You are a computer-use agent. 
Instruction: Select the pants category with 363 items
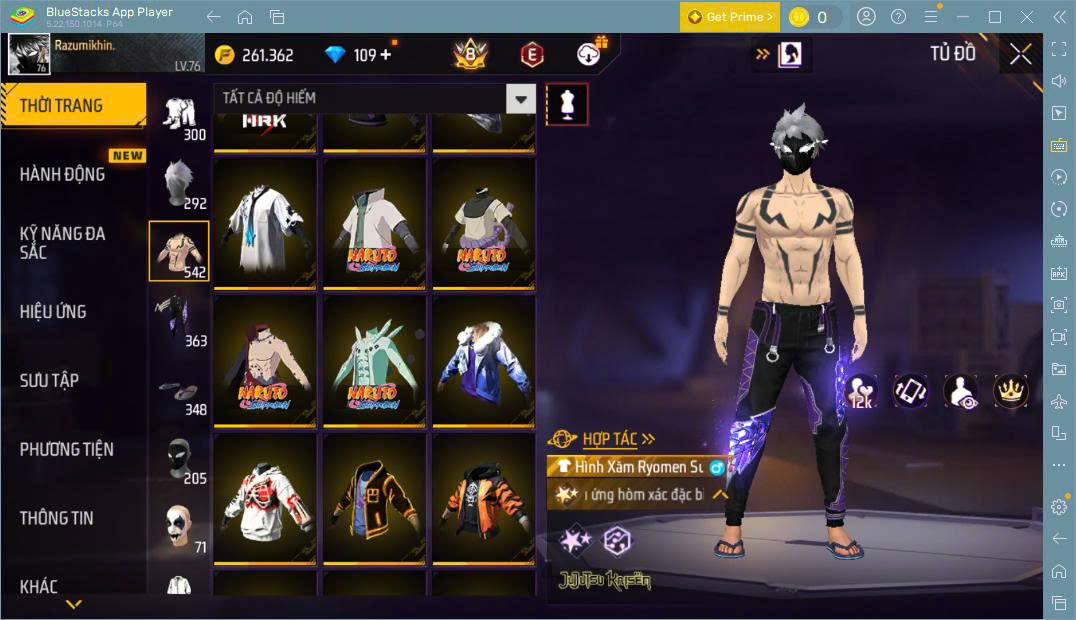(x=180, y=320)
